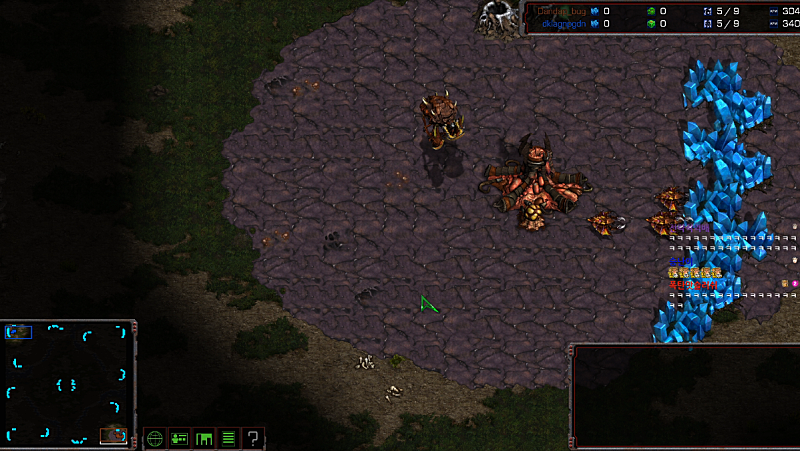Open the player ID card button
The image size is (800, 451).
[x=180, y=438]
